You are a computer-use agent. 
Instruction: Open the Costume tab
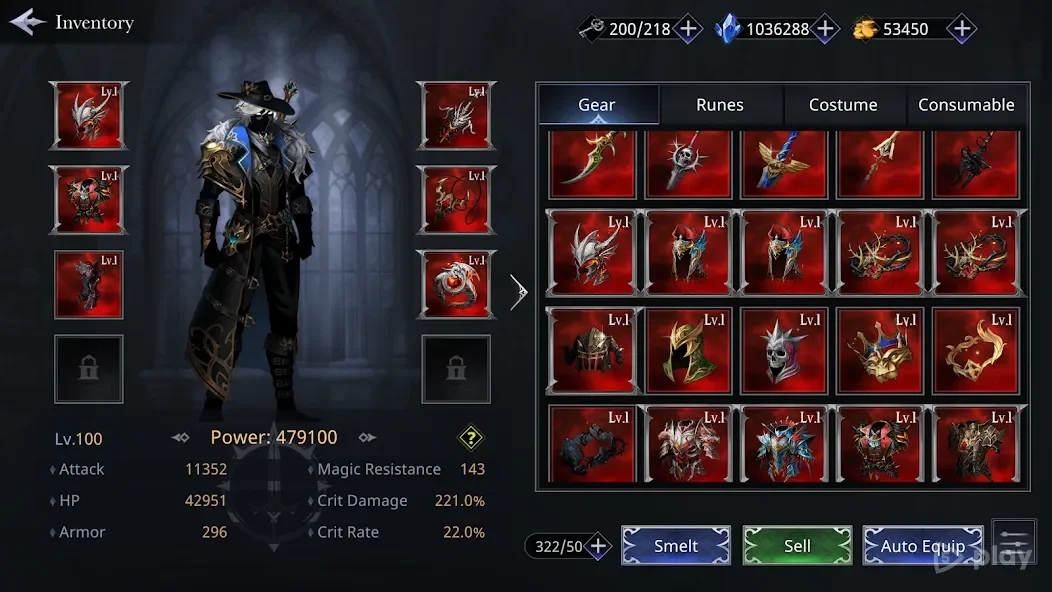pyautogui.click(x=843, y=105)
